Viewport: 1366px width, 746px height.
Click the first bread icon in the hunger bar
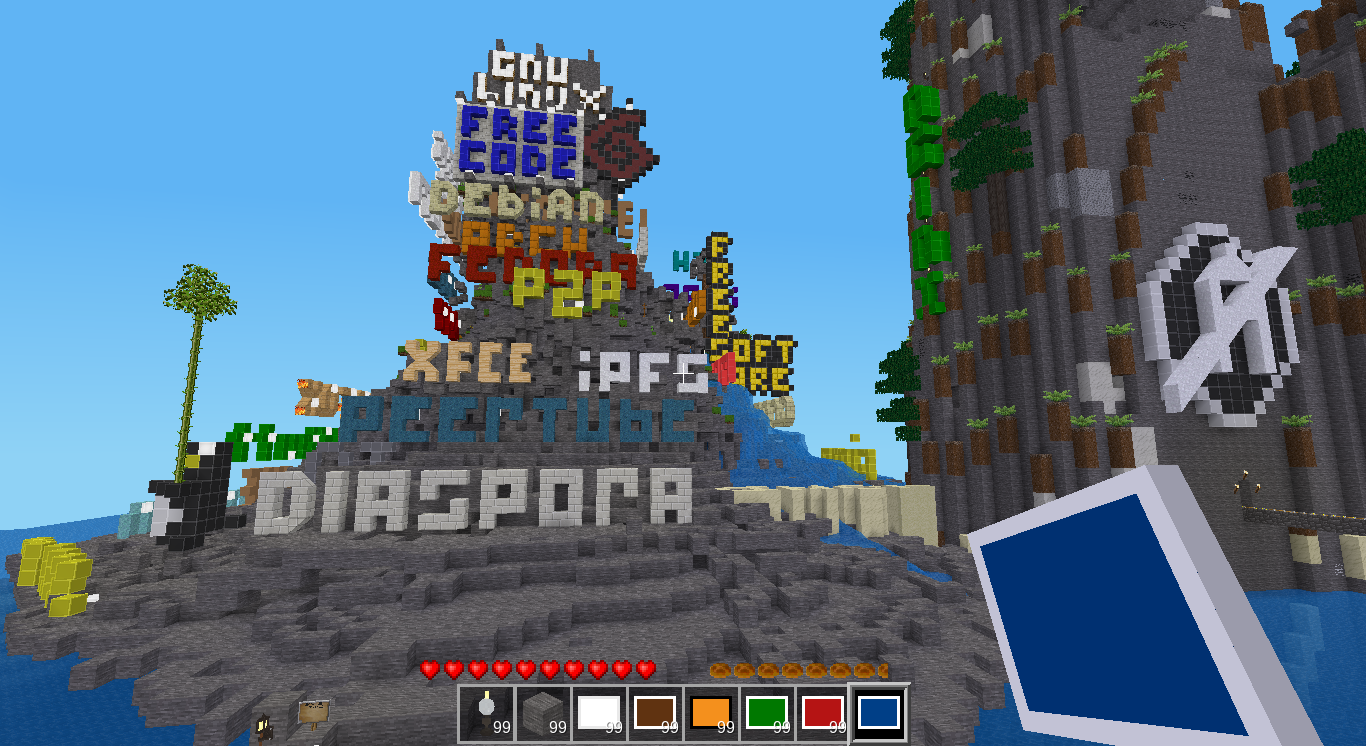(718, 668)
